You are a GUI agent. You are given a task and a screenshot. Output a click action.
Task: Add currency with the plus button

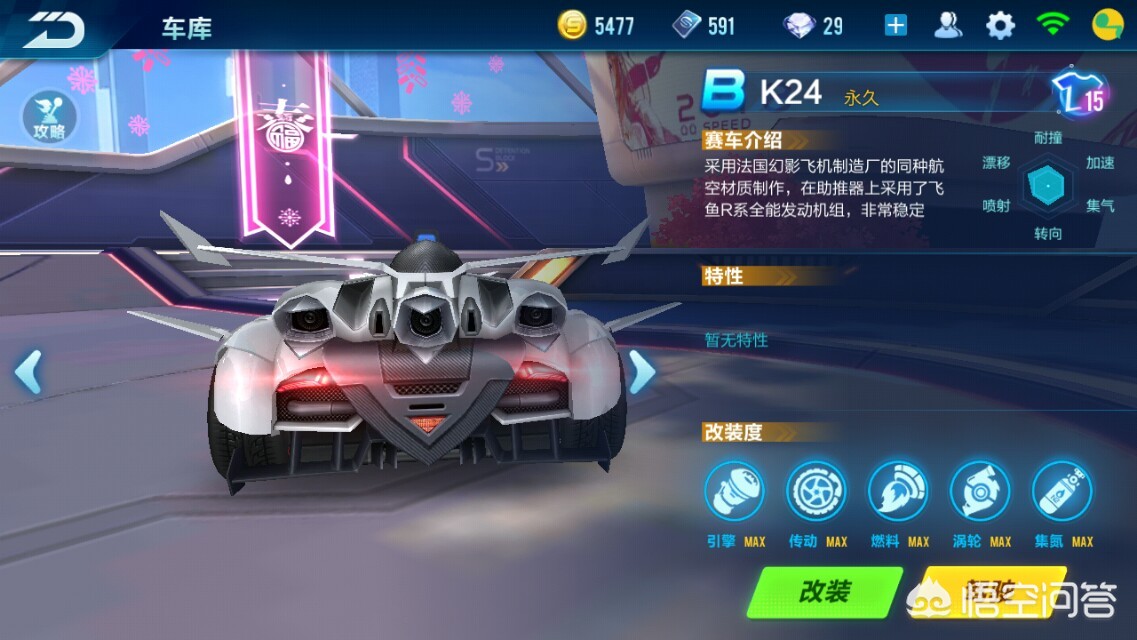[896, 26]
